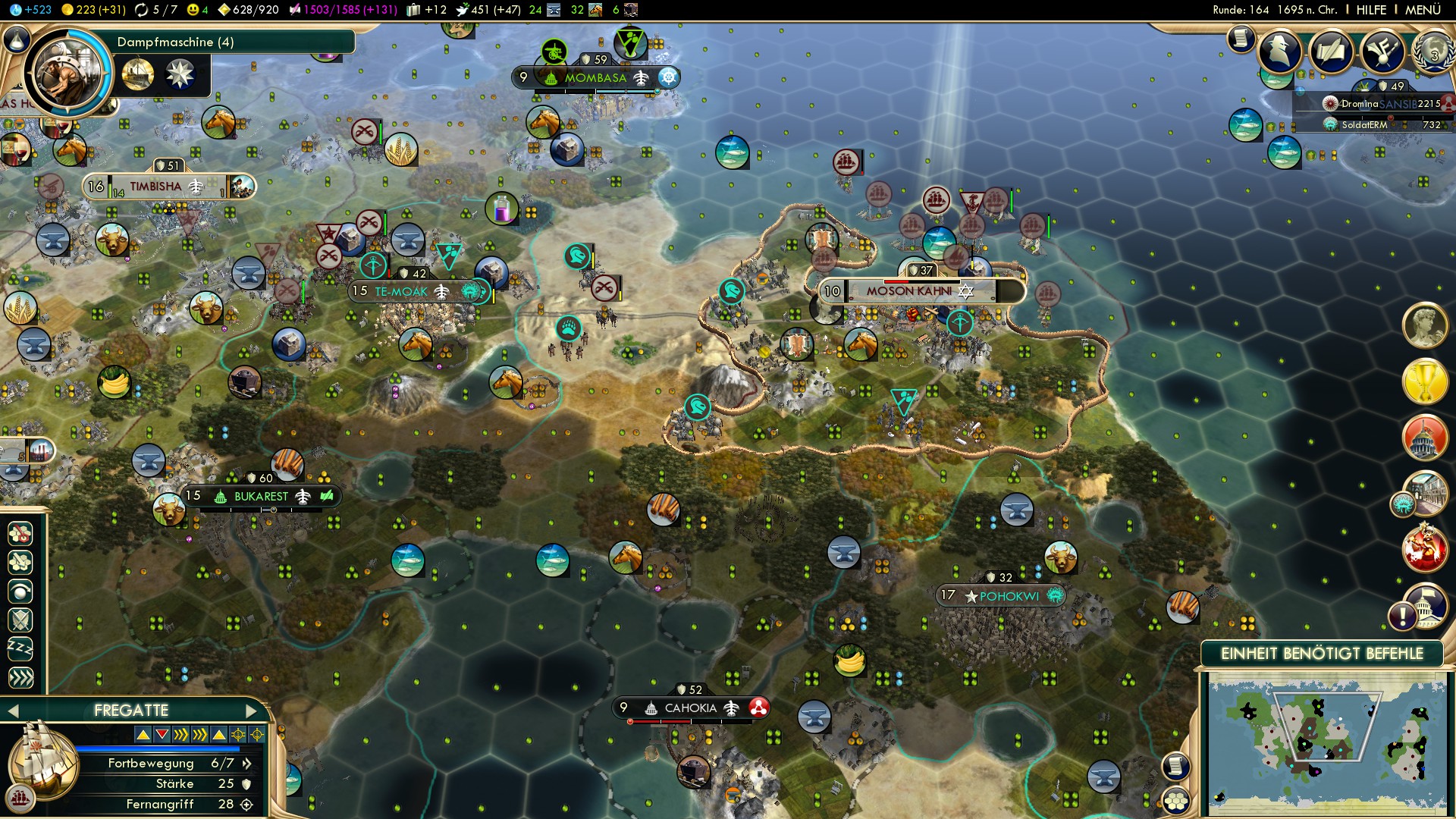1456x819 pixels.
Task: Open the Moson Kahni city banner
Action: pyautogui.click(x=910, y=291)
